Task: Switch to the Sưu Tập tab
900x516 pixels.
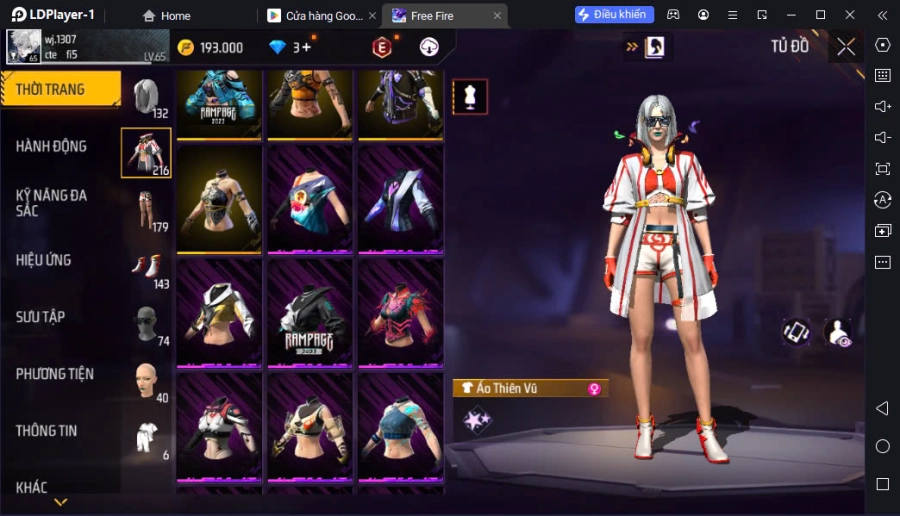Action: 41,317
